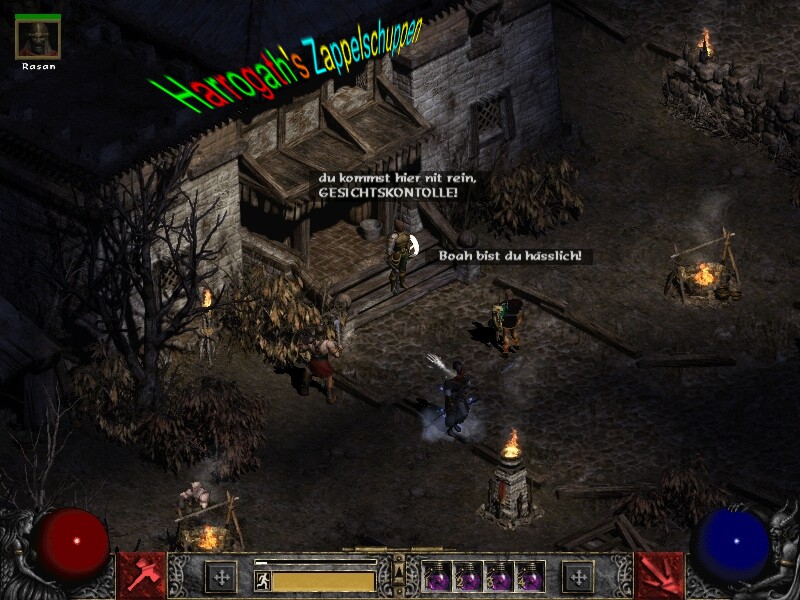Open the left-hand red hammer skill icon

(141, 576)
